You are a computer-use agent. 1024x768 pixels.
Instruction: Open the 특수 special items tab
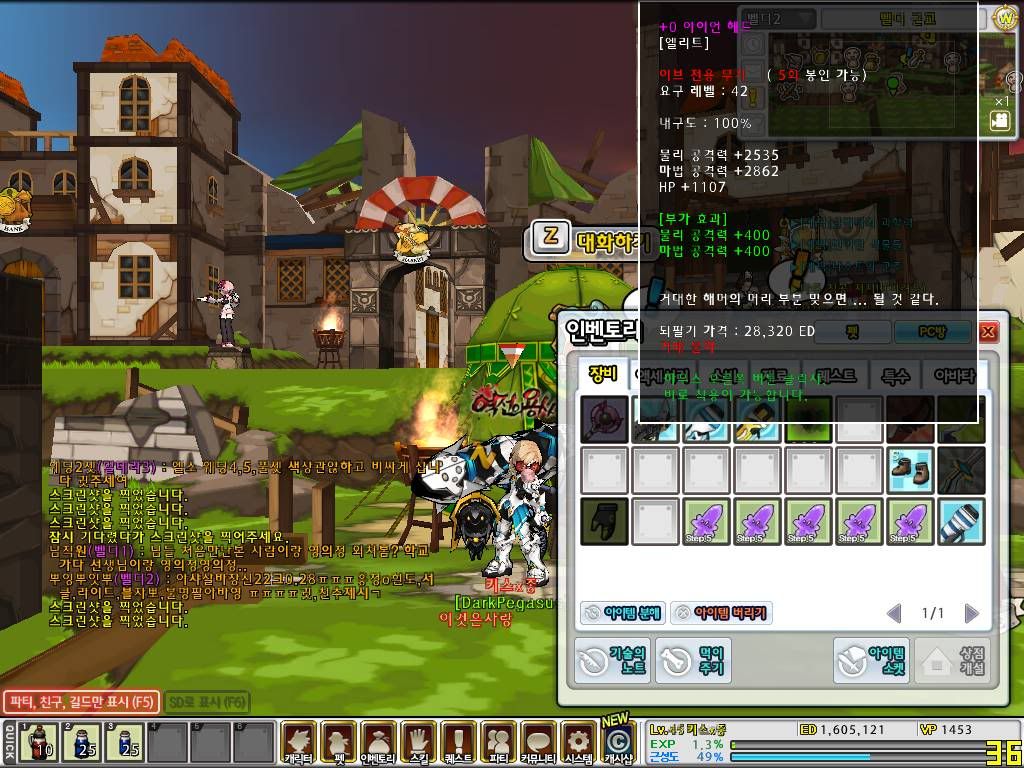click(895, 375)
